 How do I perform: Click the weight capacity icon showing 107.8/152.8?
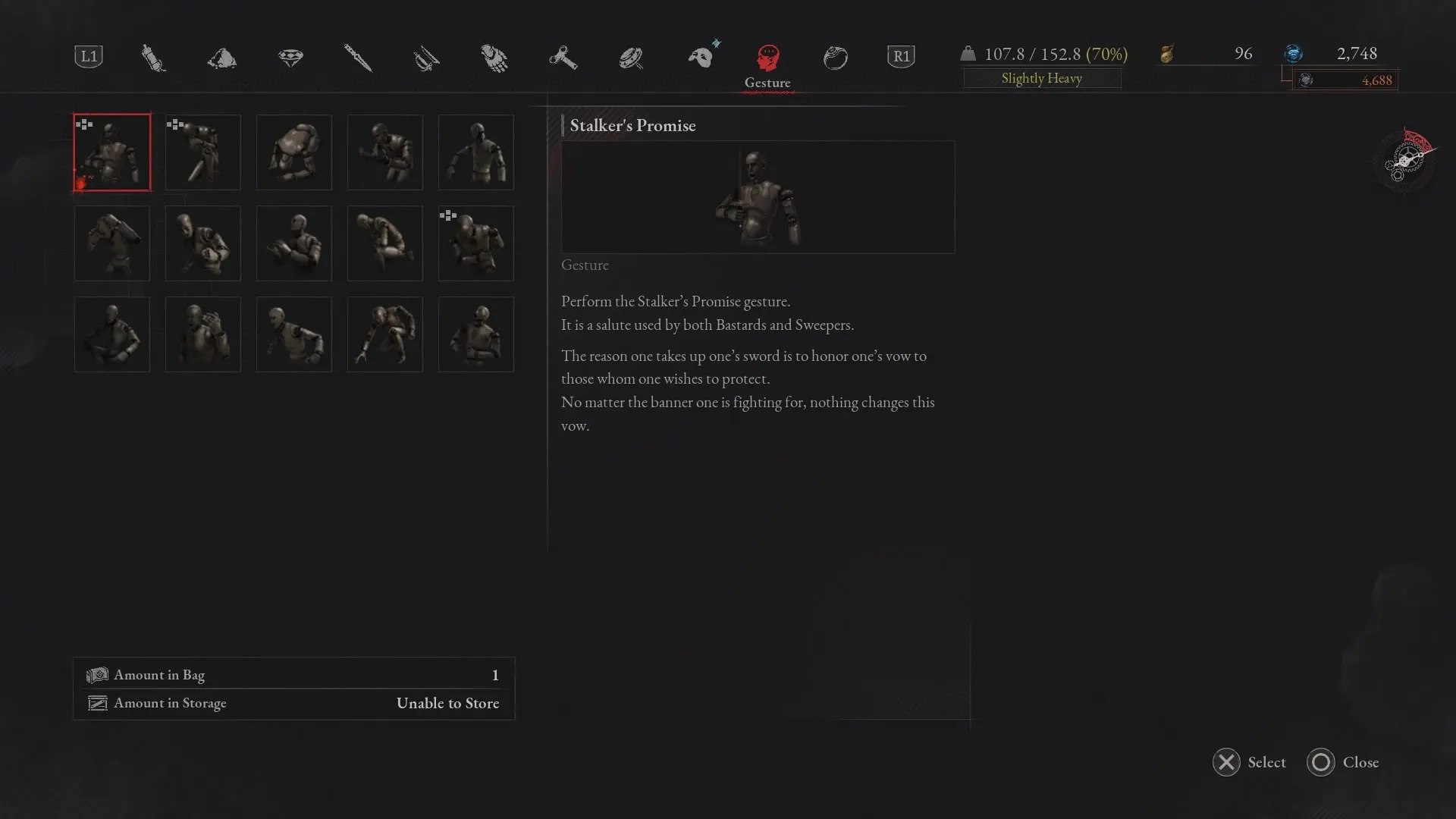tap(969, 54)
